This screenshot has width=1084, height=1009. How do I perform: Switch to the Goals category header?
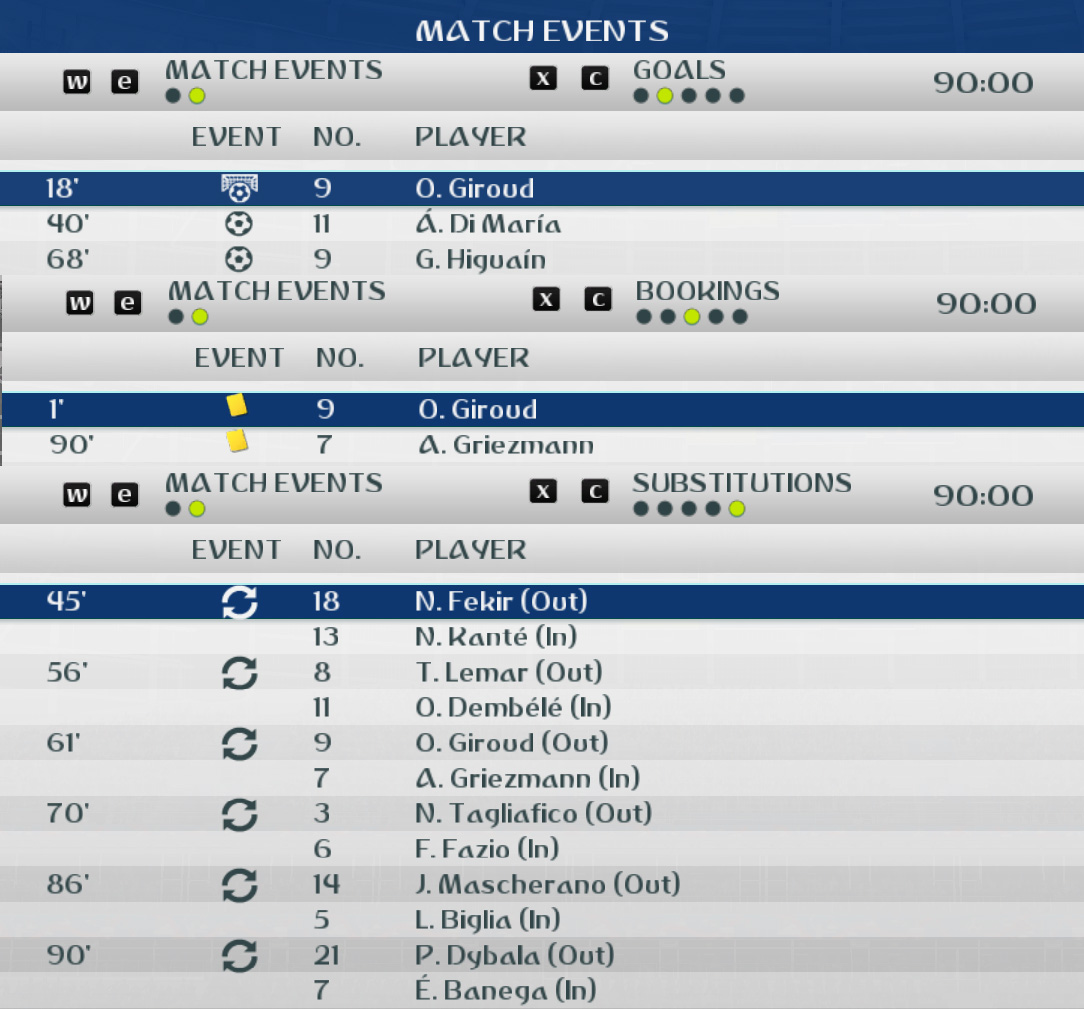679,71
